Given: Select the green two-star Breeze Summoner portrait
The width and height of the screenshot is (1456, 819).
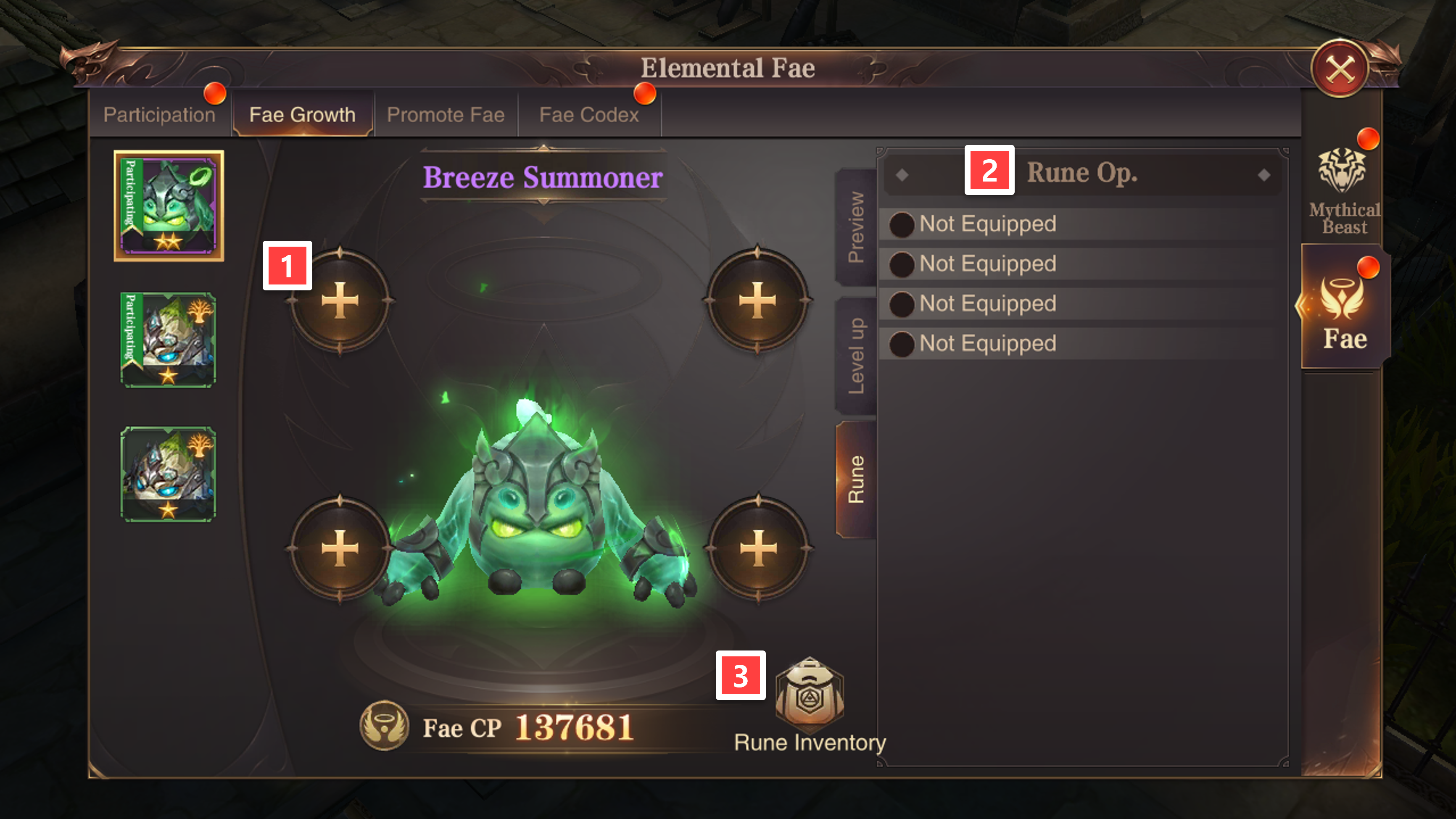Looking at the screenshot, I should click(169, 206).
